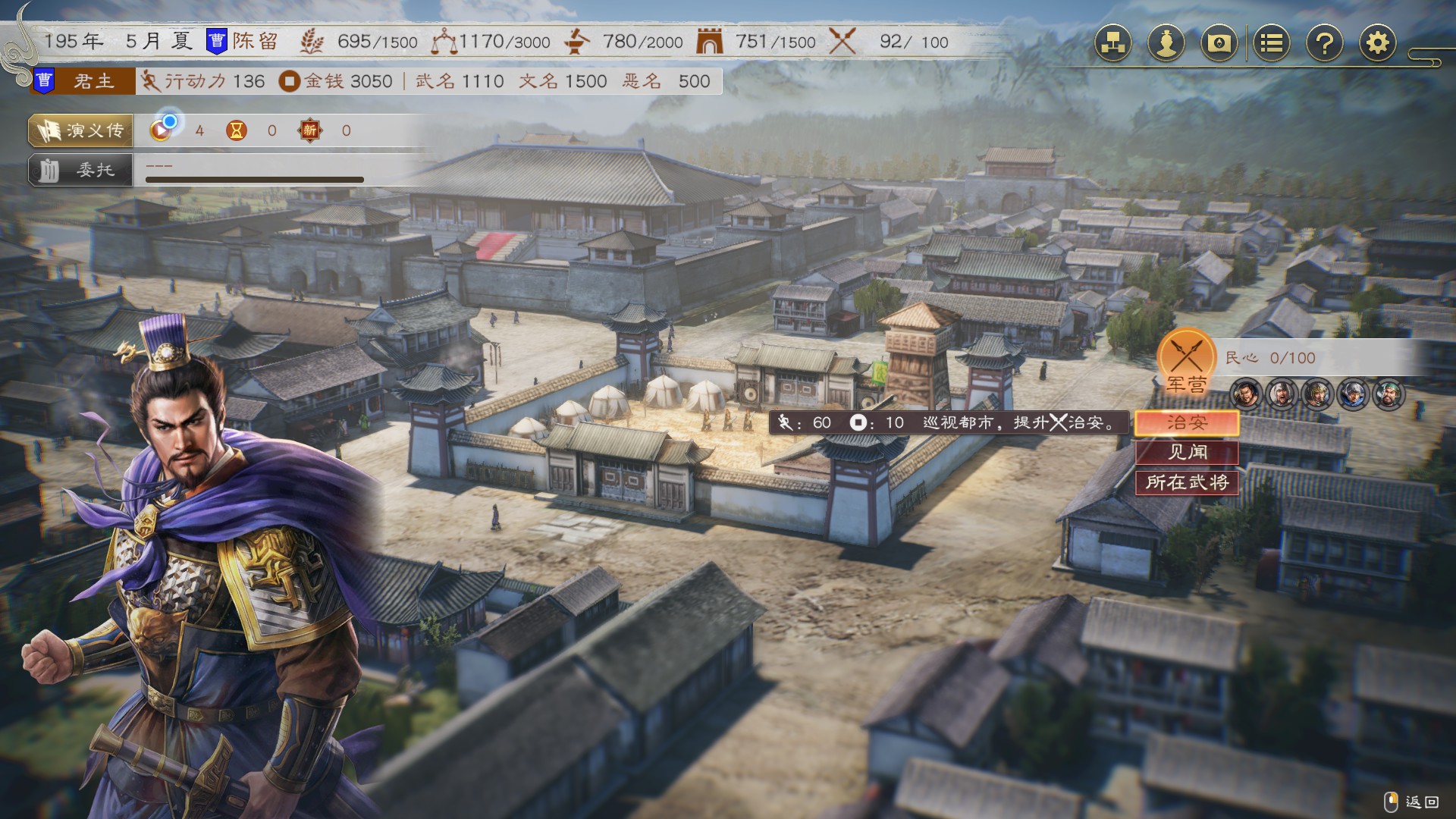This screenshot has height=819, width=1456.
Task: Click the 君主 ruler status label
Action: coord(93,81)
